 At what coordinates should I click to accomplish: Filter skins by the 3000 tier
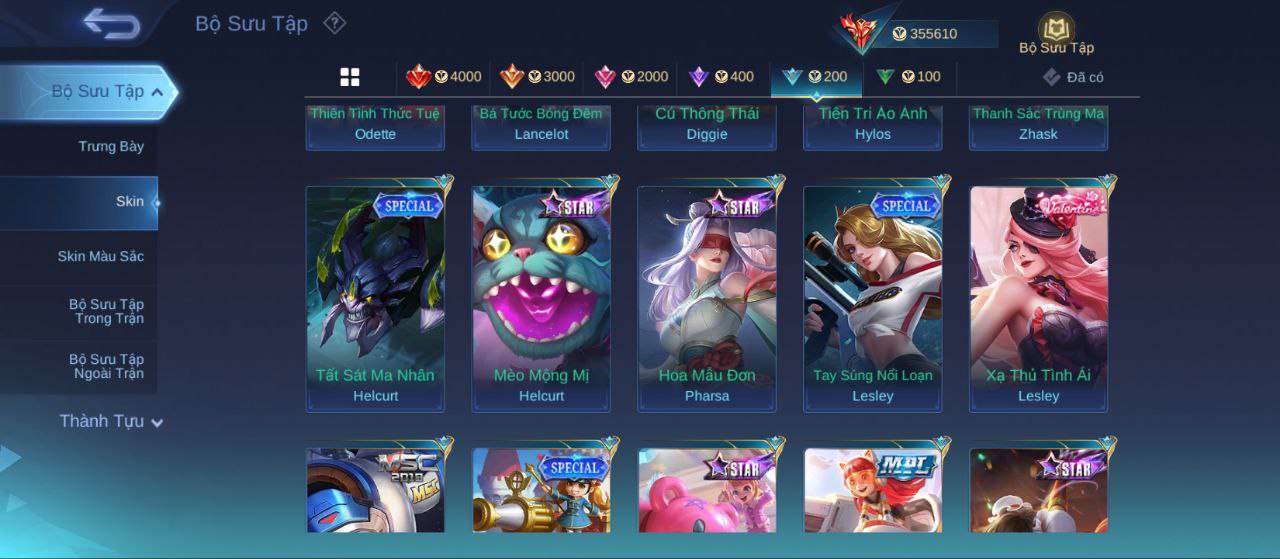[538, 77]
